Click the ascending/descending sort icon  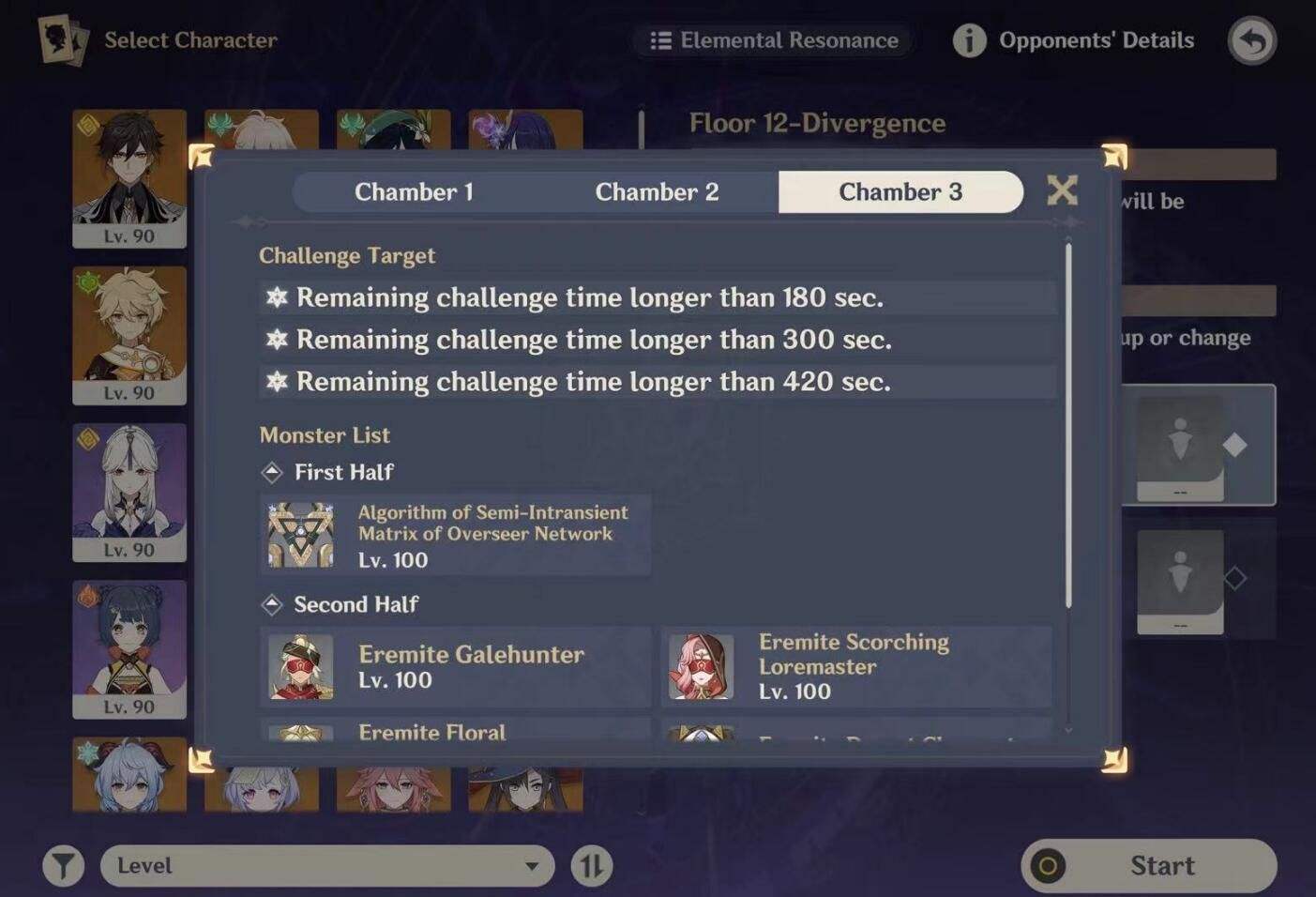(591, 865)
